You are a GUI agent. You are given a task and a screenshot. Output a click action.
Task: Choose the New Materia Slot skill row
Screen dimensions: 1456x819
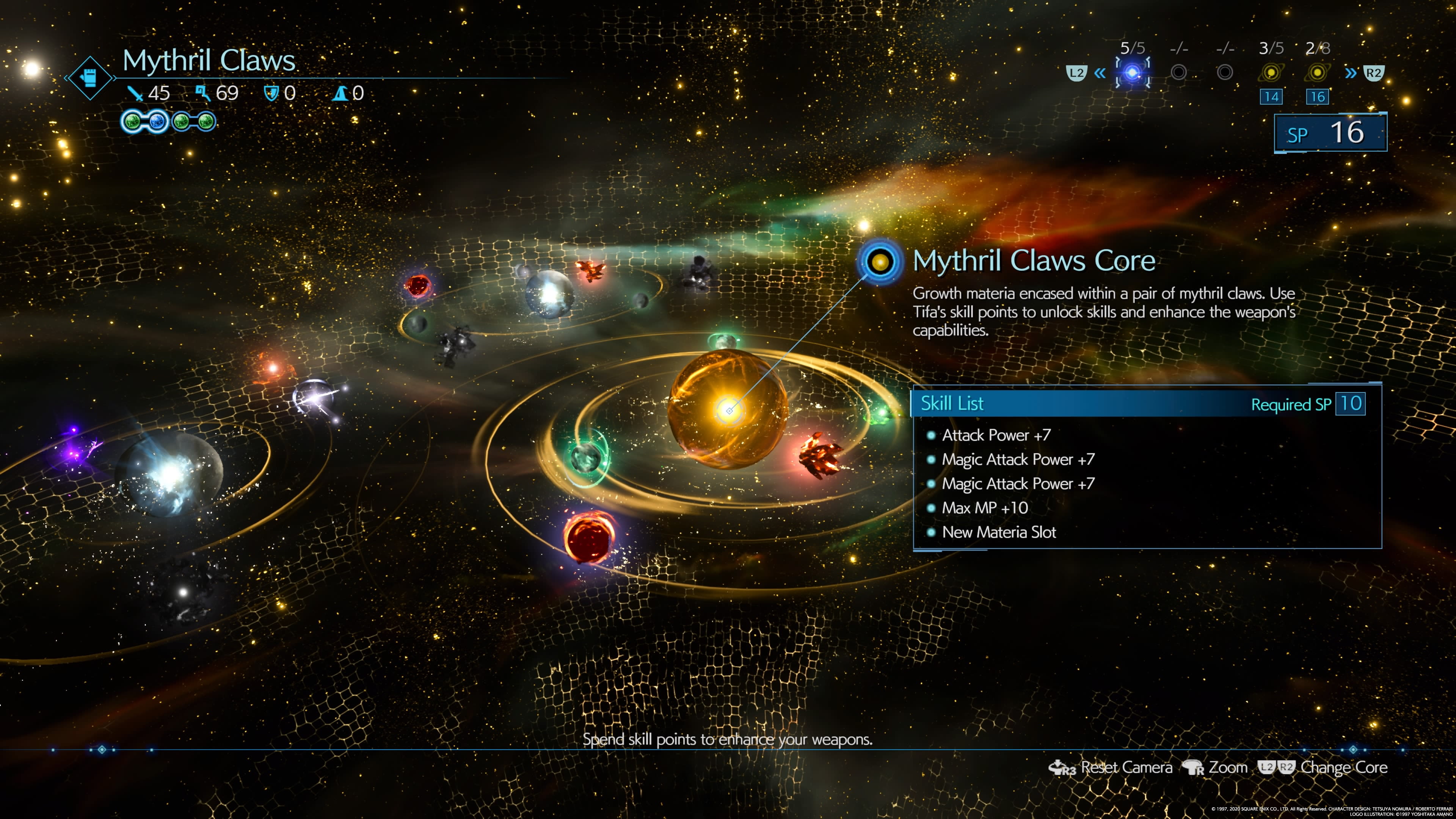pos(999,532)
